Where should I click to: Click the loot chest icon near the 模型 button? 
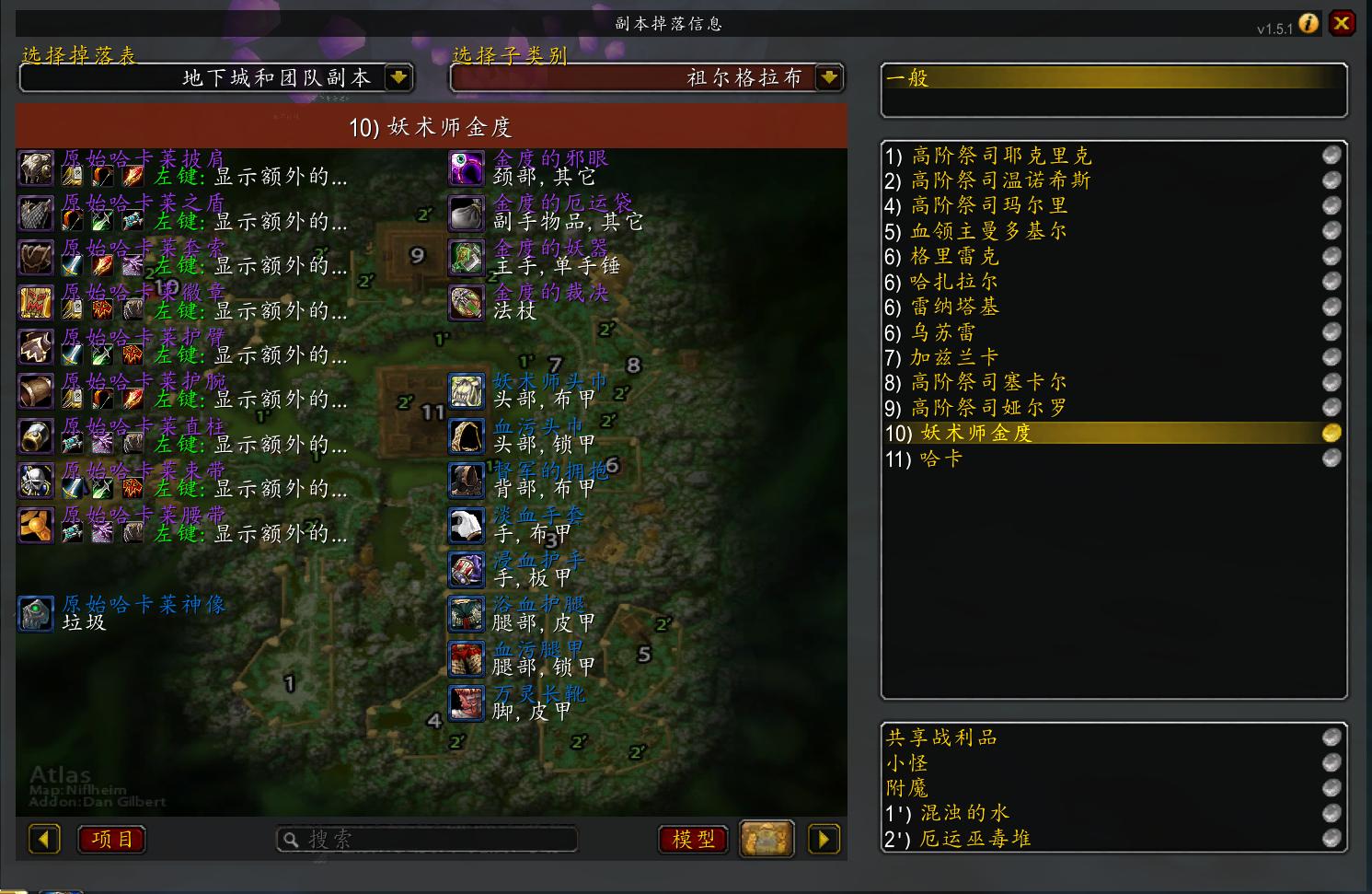tap(767, 839)
